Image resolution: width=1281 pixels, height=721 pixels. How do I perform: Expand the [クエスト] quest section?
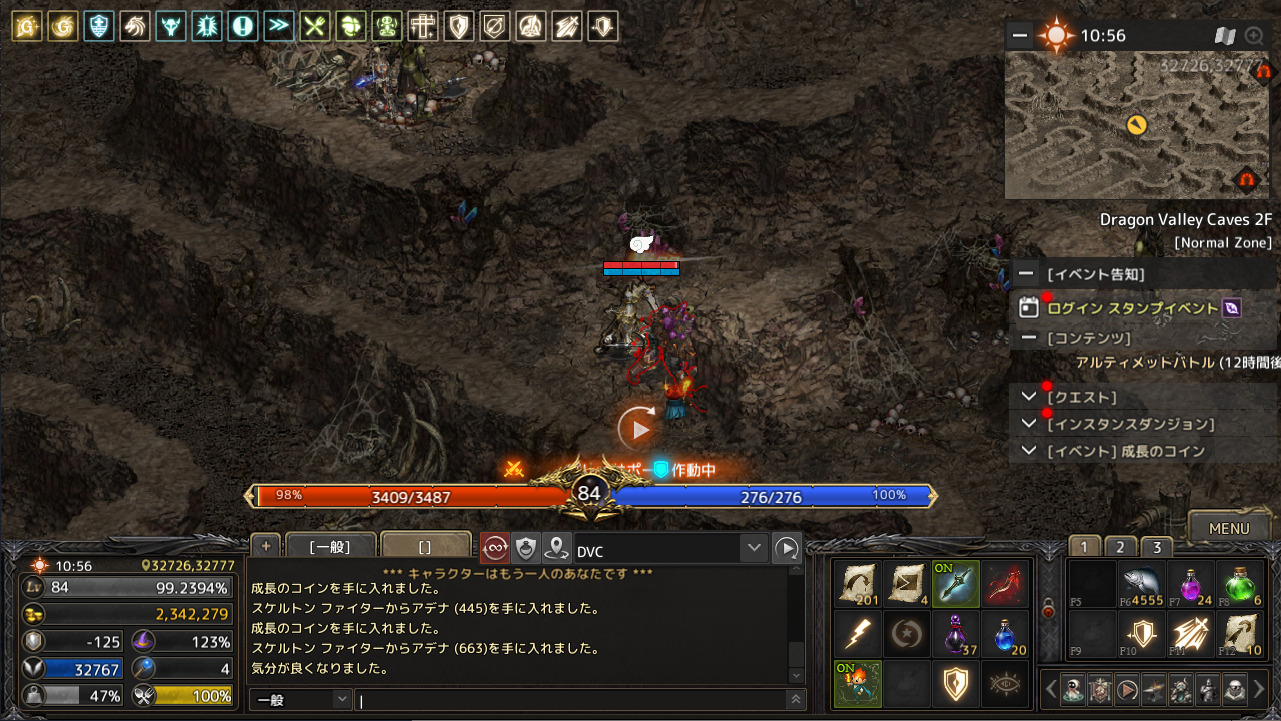1029,396
